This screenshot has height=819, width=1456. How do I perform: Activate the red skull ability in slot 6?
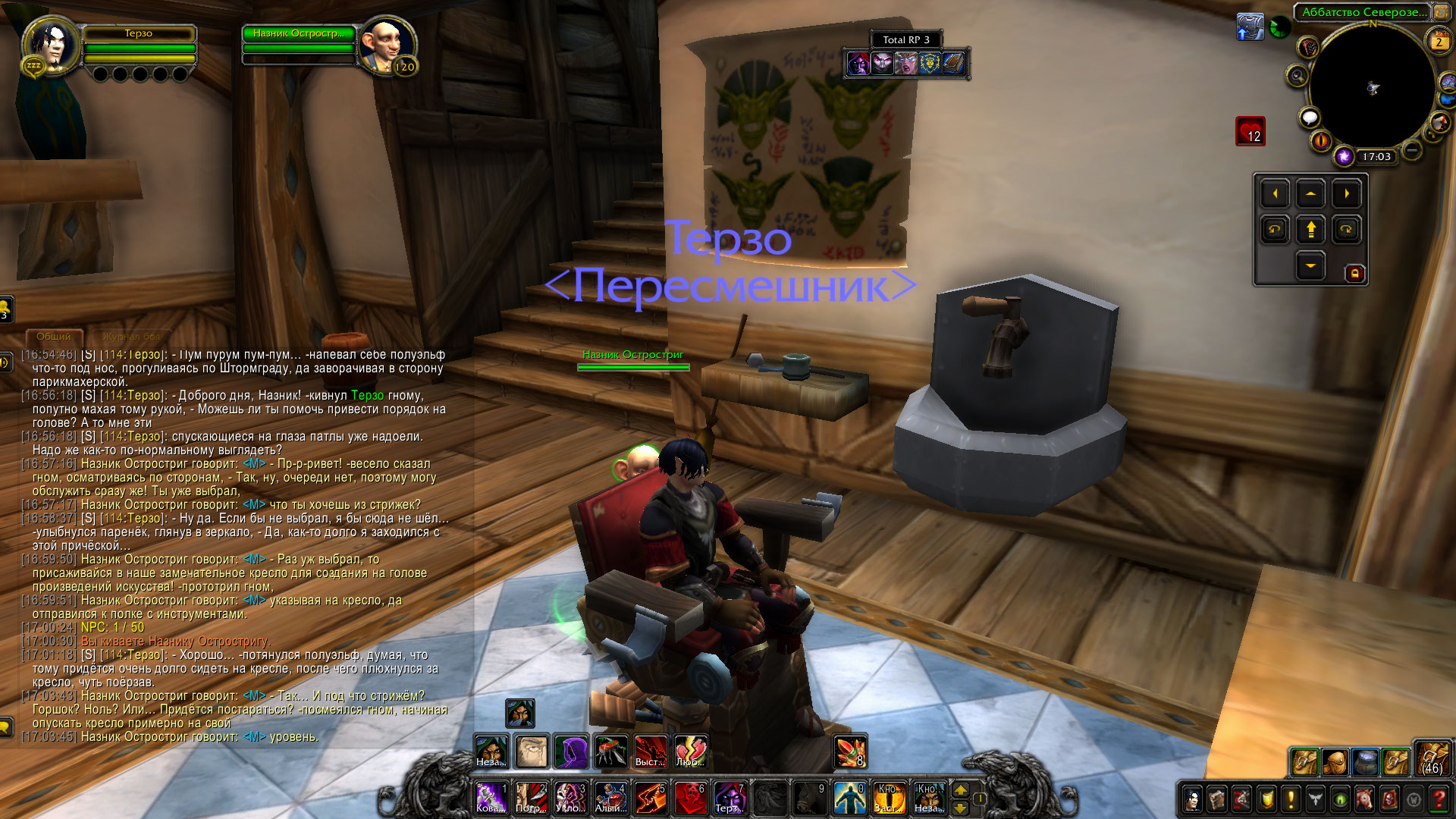pos(689,798)
